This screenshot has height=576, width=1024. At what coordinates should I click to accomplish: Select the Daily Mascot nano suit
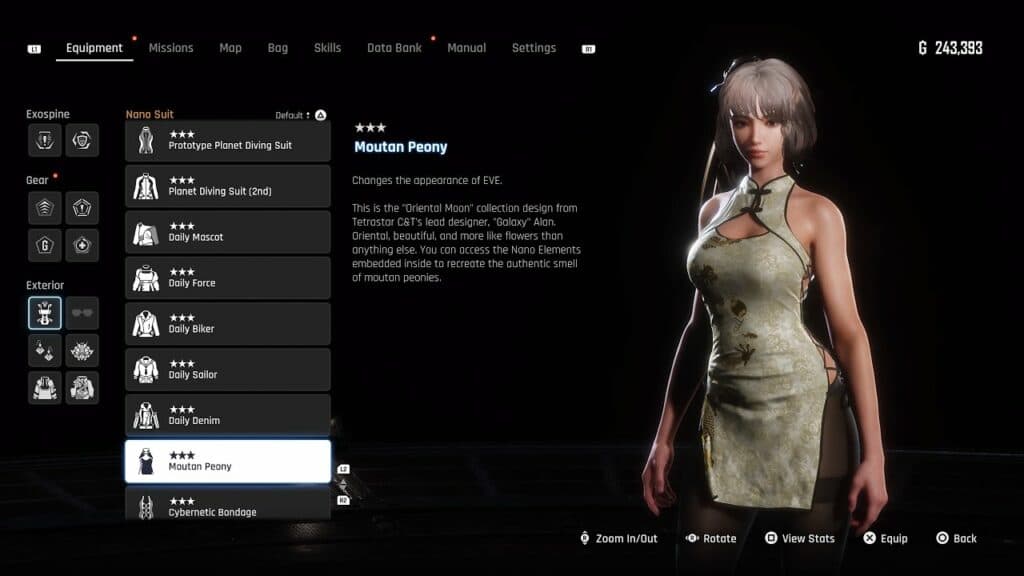(x=228, y=233)
